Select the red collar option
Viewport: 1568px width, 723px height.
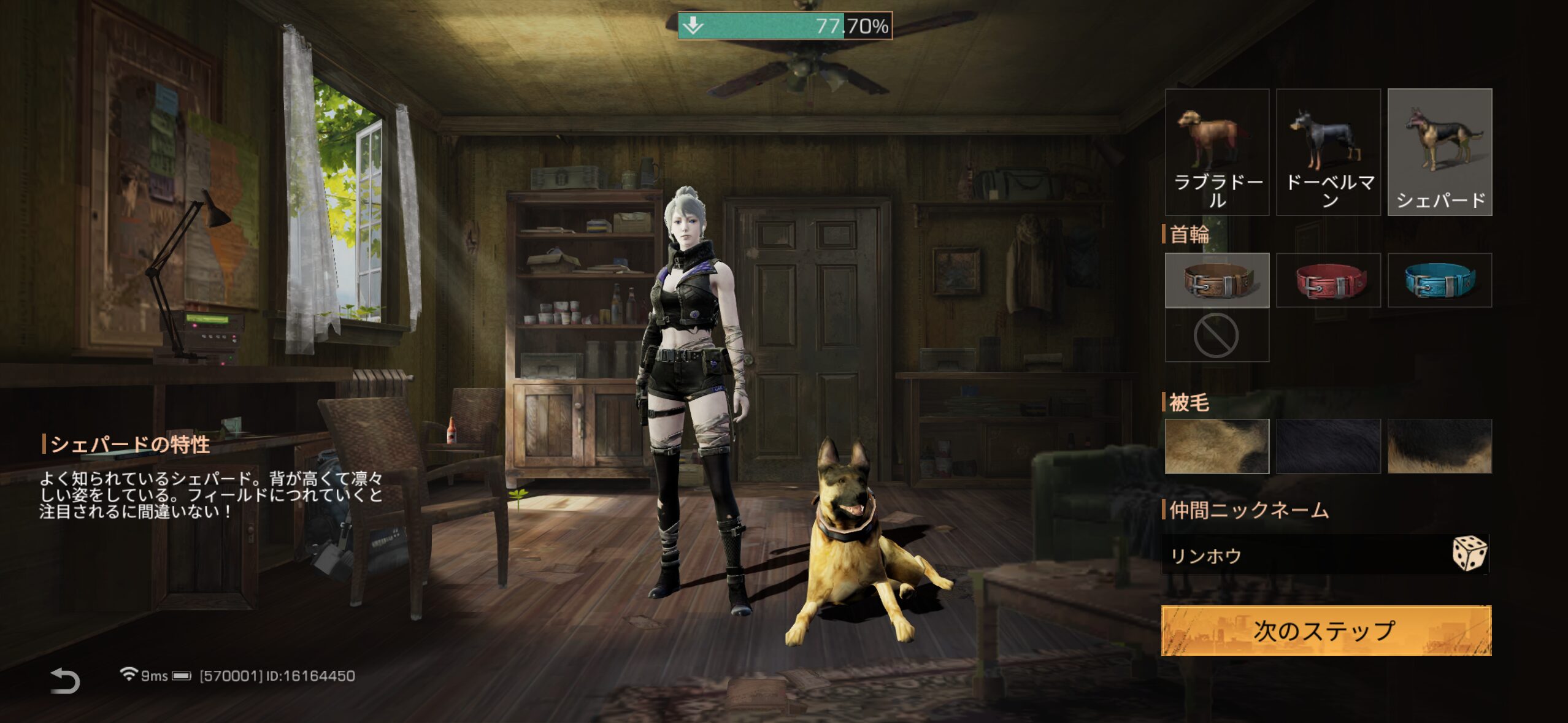point(1328,280)
